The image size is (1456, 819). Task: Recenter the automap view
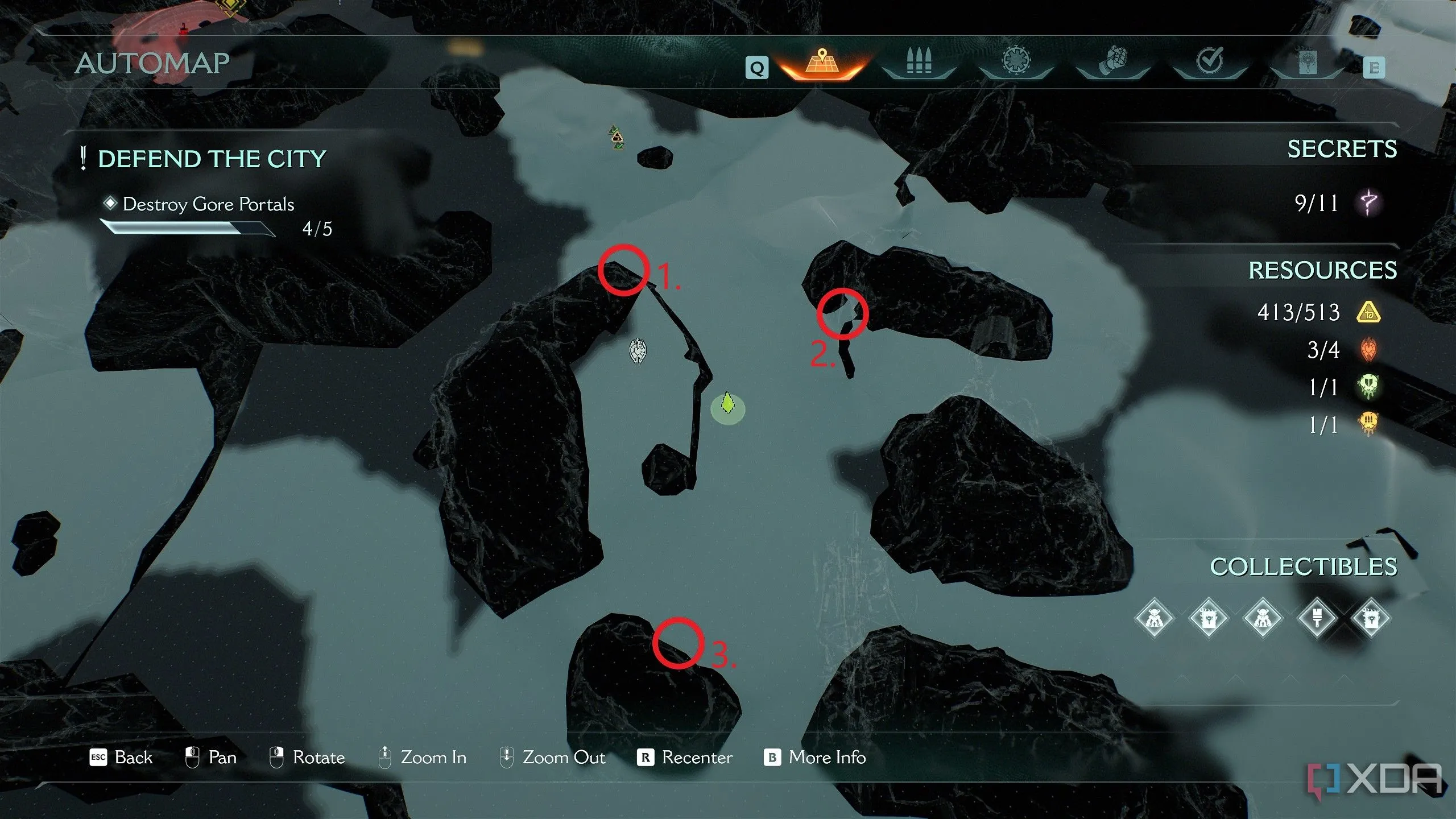click(685, 758)
